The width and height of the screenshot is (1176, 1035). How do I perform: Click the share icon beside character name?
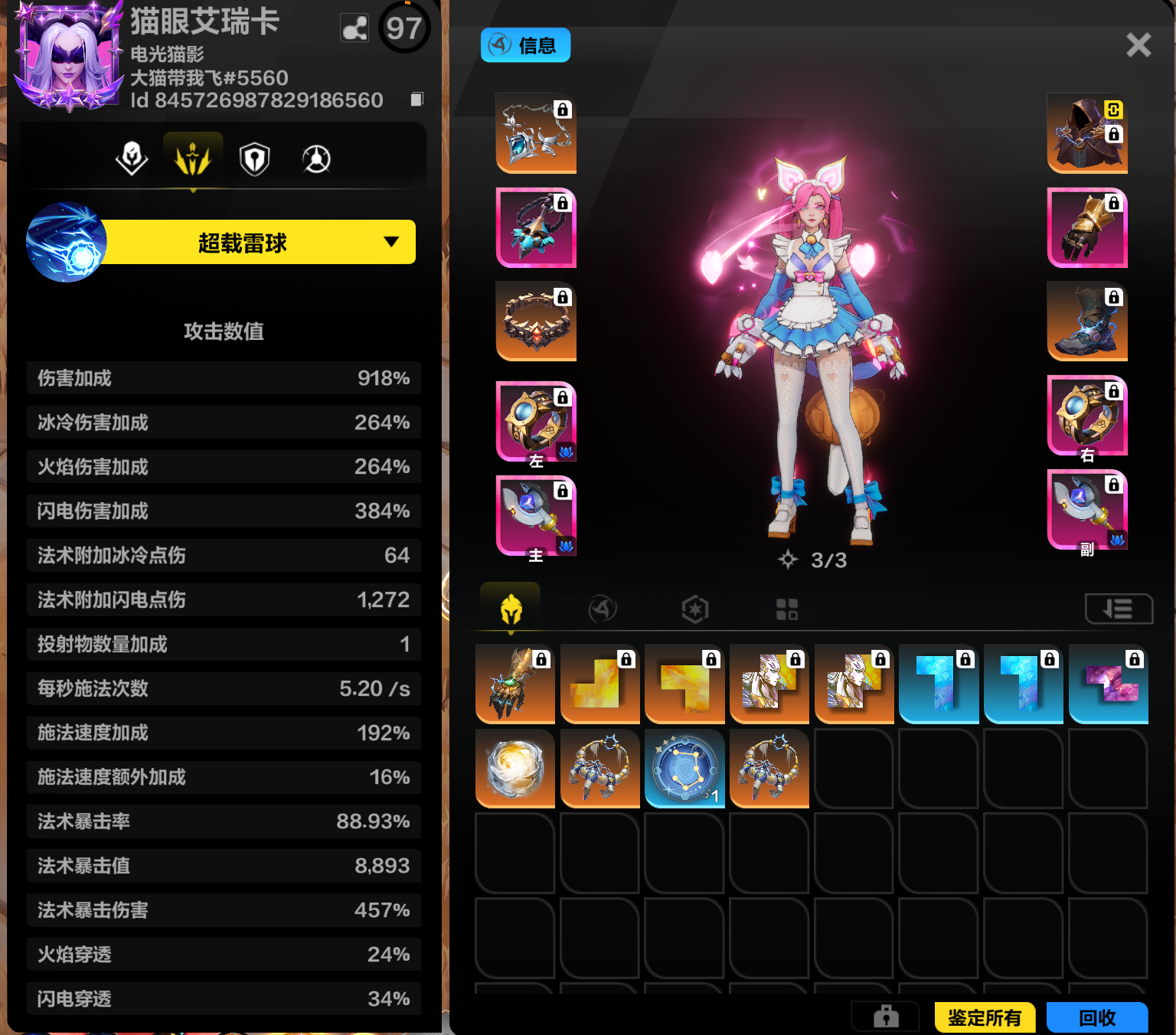tap(354, 28)
